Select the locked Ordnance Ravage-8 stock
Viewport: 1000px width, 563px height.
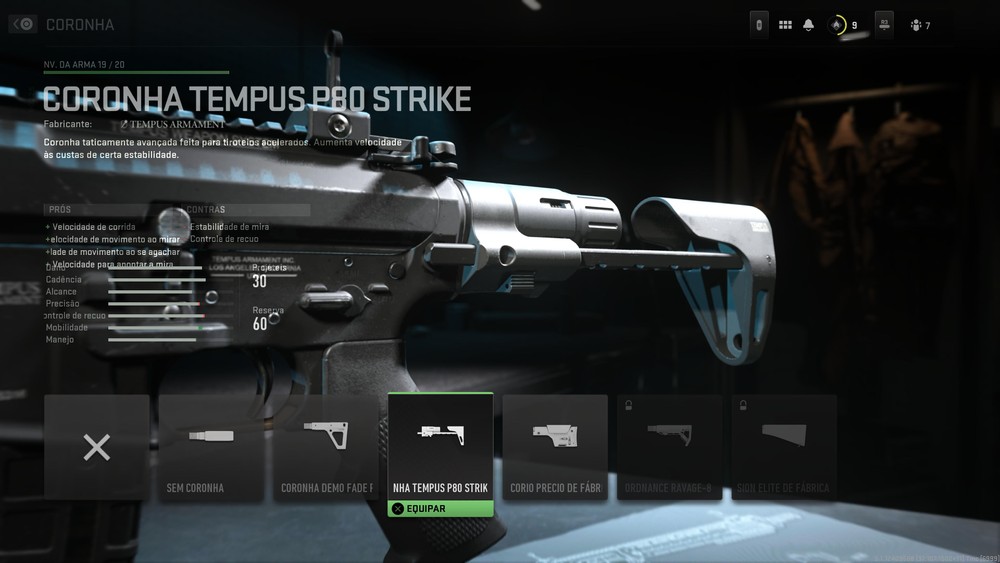[x=669, y=447]
